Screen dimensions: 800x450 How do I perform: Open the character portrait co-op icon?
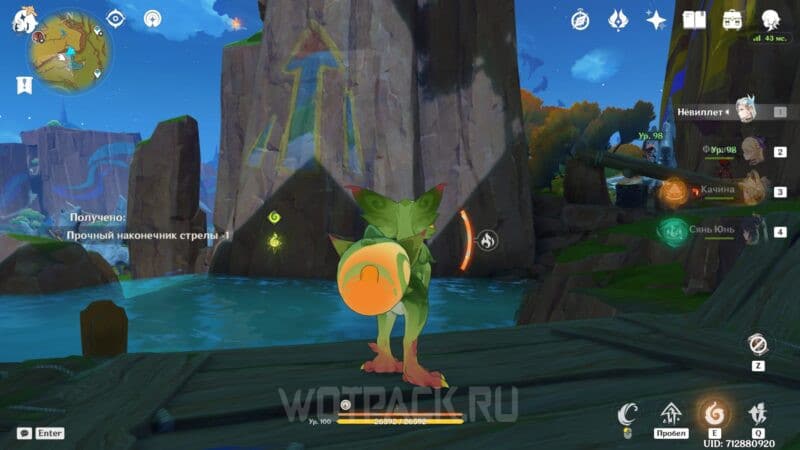click(770, 20)
